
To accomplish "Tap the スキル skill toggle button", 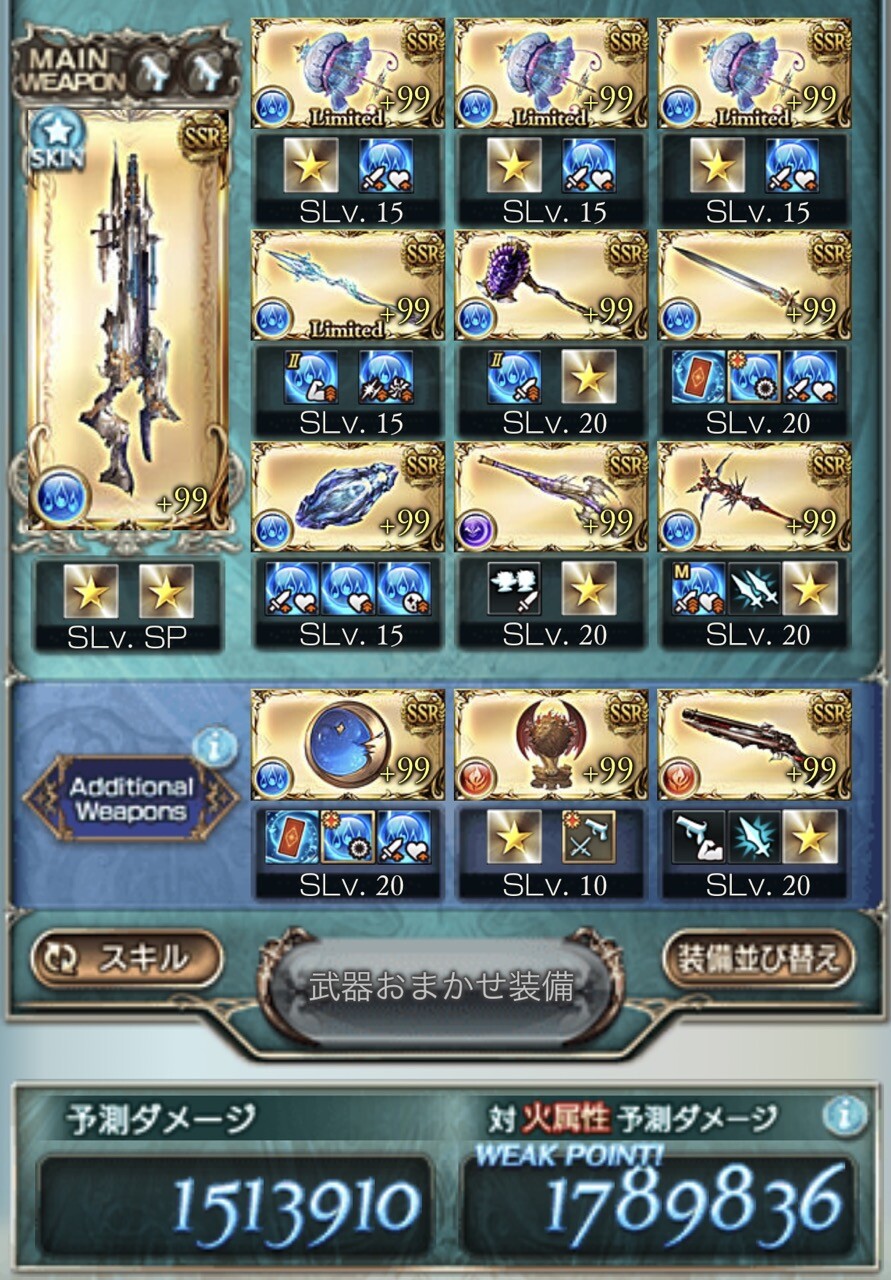I will [x=127, y=958].
